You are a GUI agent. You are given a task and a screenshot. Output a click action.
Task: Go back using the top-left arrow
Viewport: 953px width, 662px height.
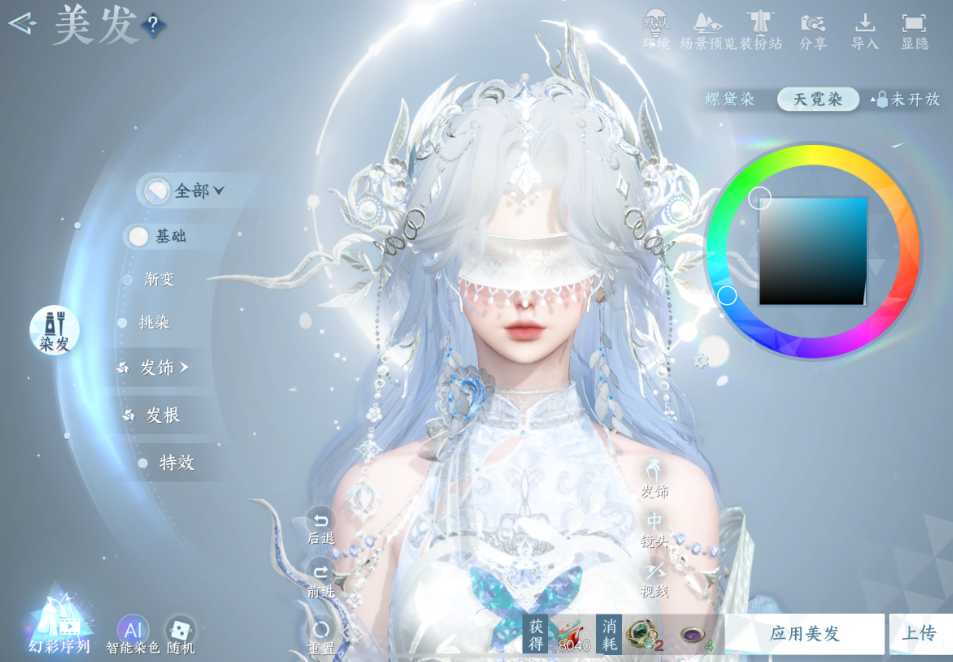[x=22, y=23]
